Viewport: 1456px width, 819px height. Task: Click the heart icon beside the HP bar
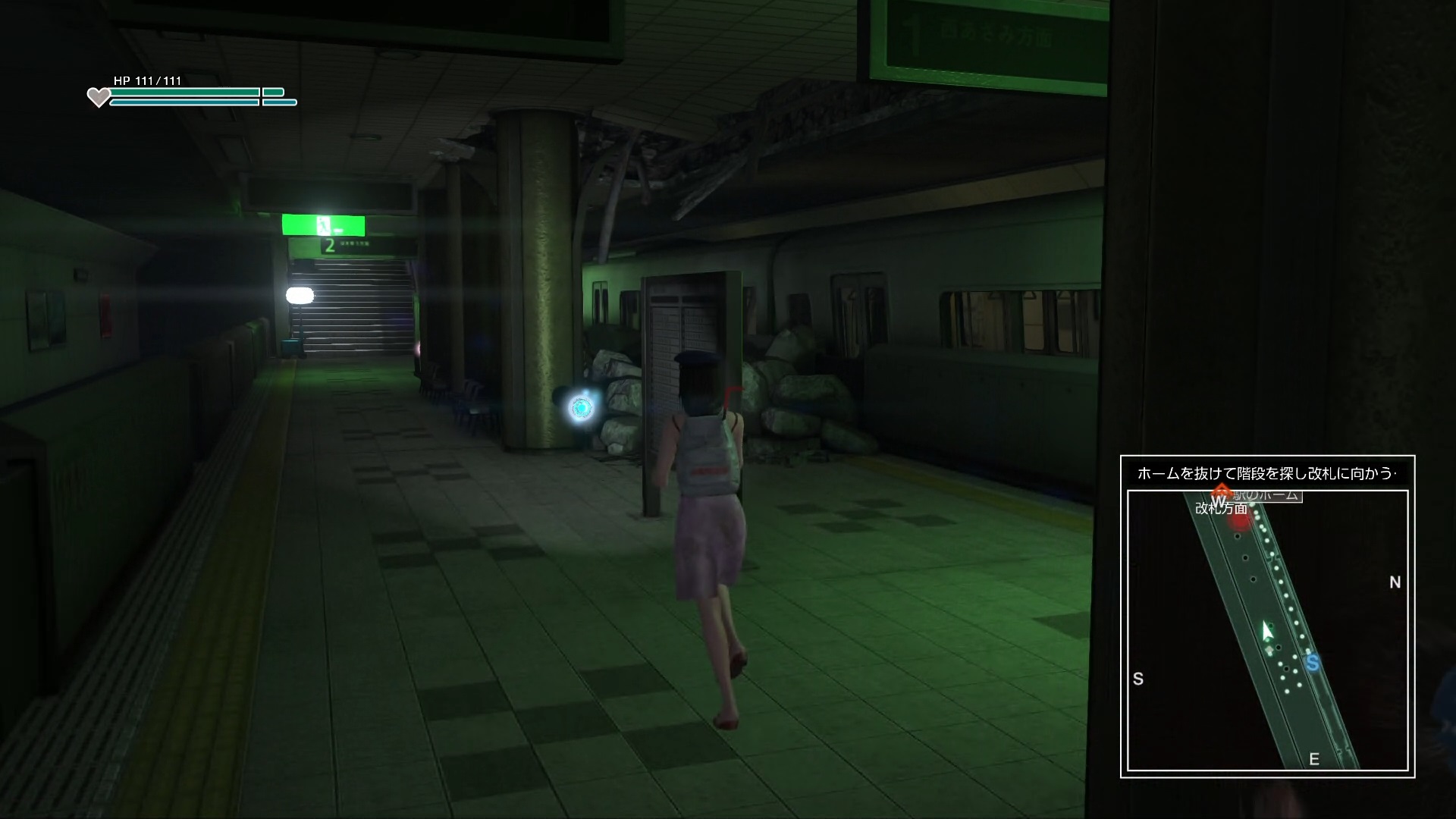click(x=99, y=97)
